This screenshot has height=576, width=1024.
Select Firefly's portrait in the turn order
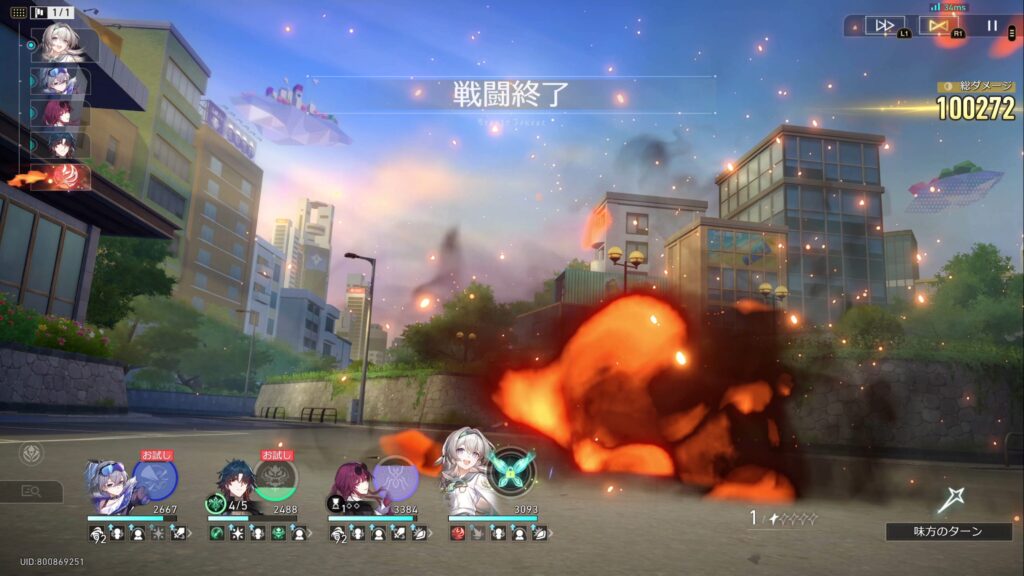coord(62,44)
